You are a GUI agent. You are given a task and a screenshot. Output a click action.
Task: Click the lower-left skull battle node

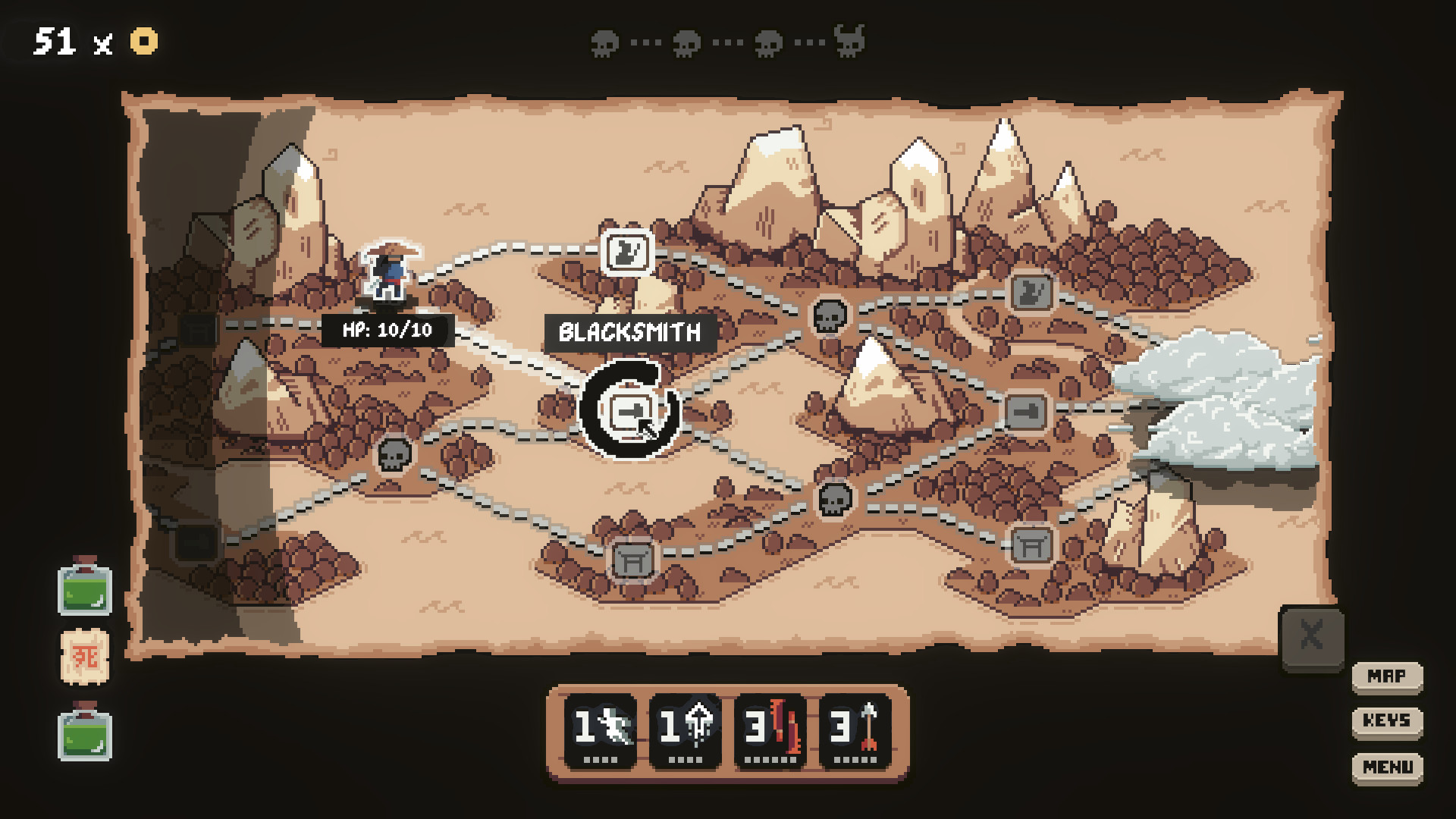pyautogui.click(x=394, y=455)
